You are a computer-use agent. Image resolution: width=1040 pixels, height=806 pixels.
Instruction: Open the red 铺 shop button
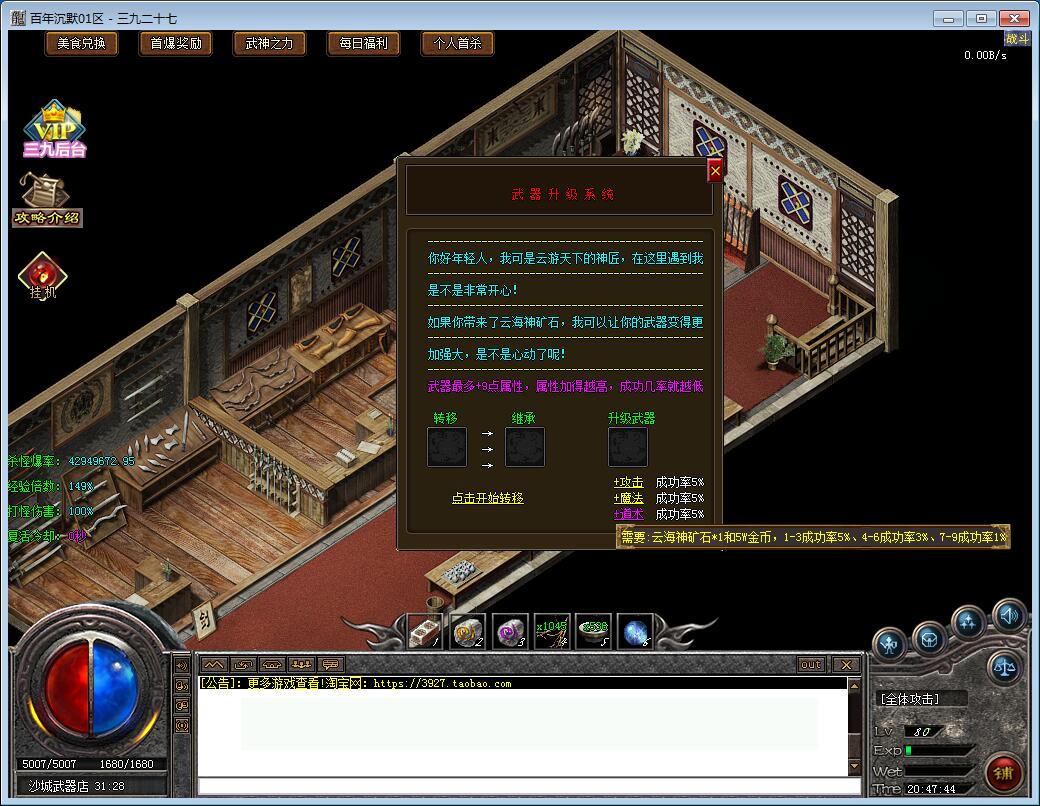(1002, 773)
